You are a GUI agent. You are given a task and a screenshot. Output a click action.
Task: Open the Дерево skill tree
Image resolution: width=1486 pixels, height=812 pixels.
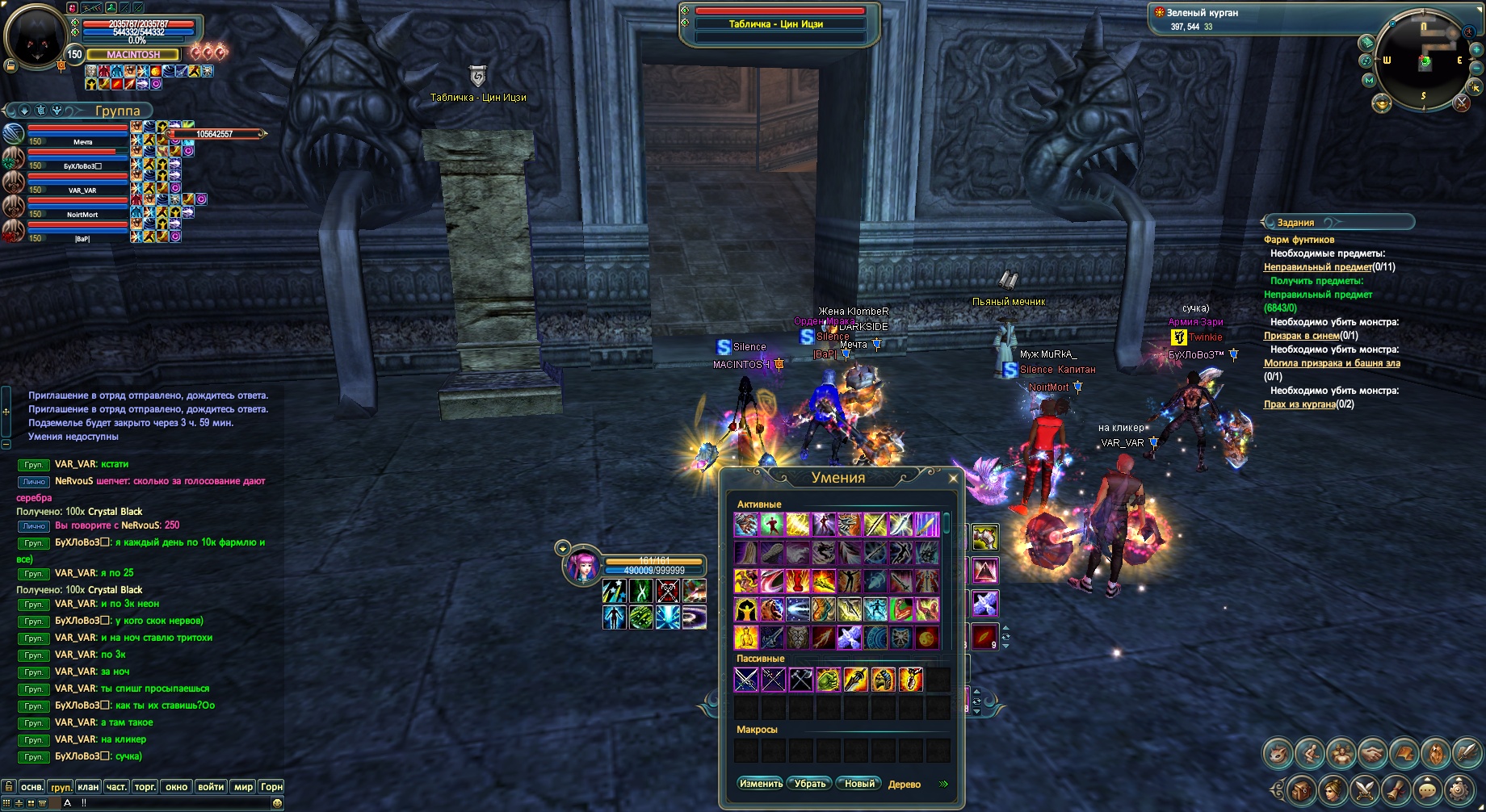pyautogui.click(x=904, y=785)
